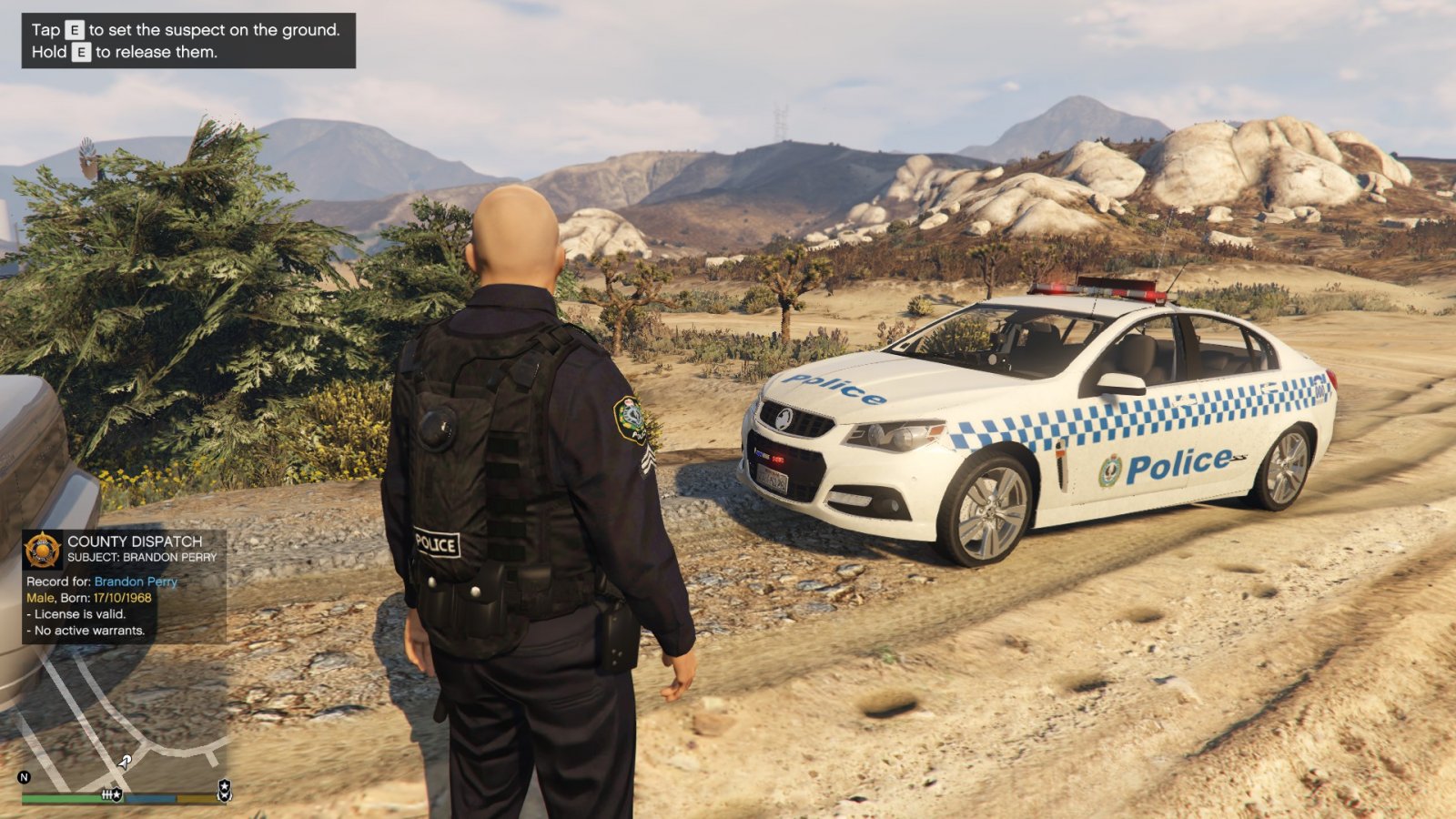The image size is (1456, 819).
Task: Open the Brandon Perry record name
Action: tap(136, 581)
